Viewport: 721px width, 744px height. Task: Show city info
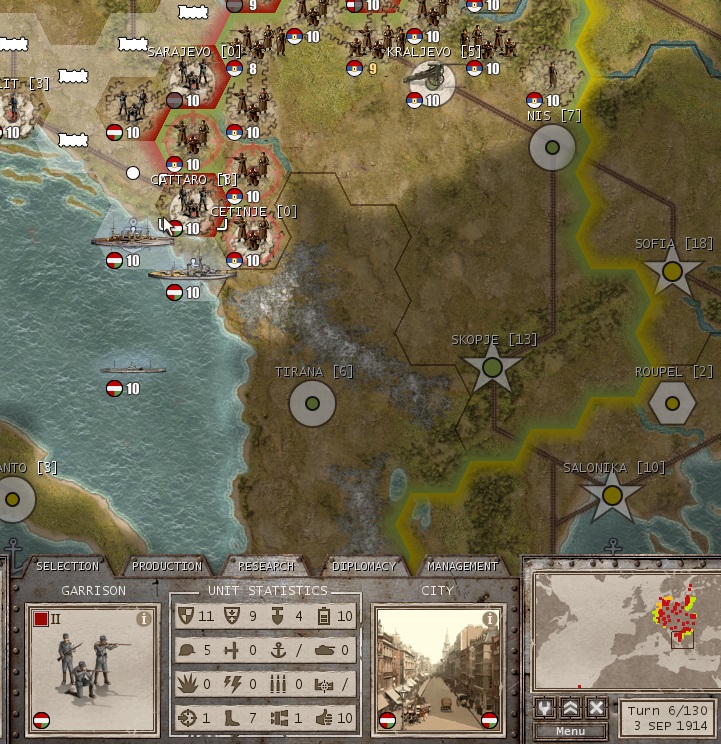(x=489, y=619)
